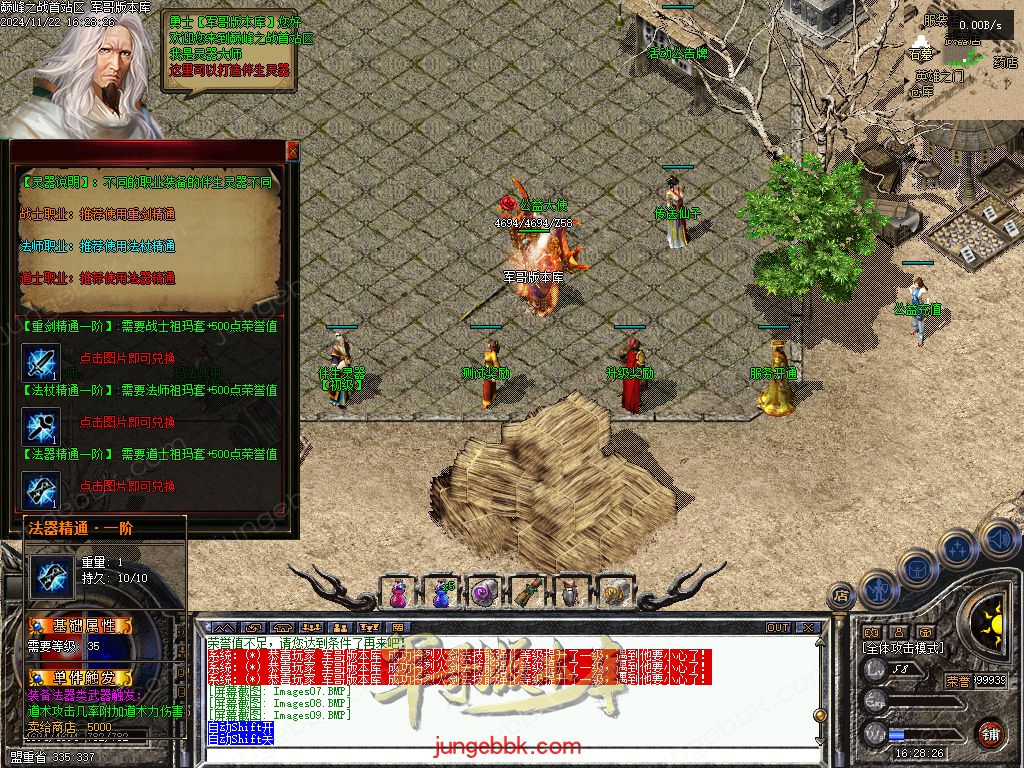Open the red 铺 stall button
The image size is (1024, 768).
tap(990, 734)
